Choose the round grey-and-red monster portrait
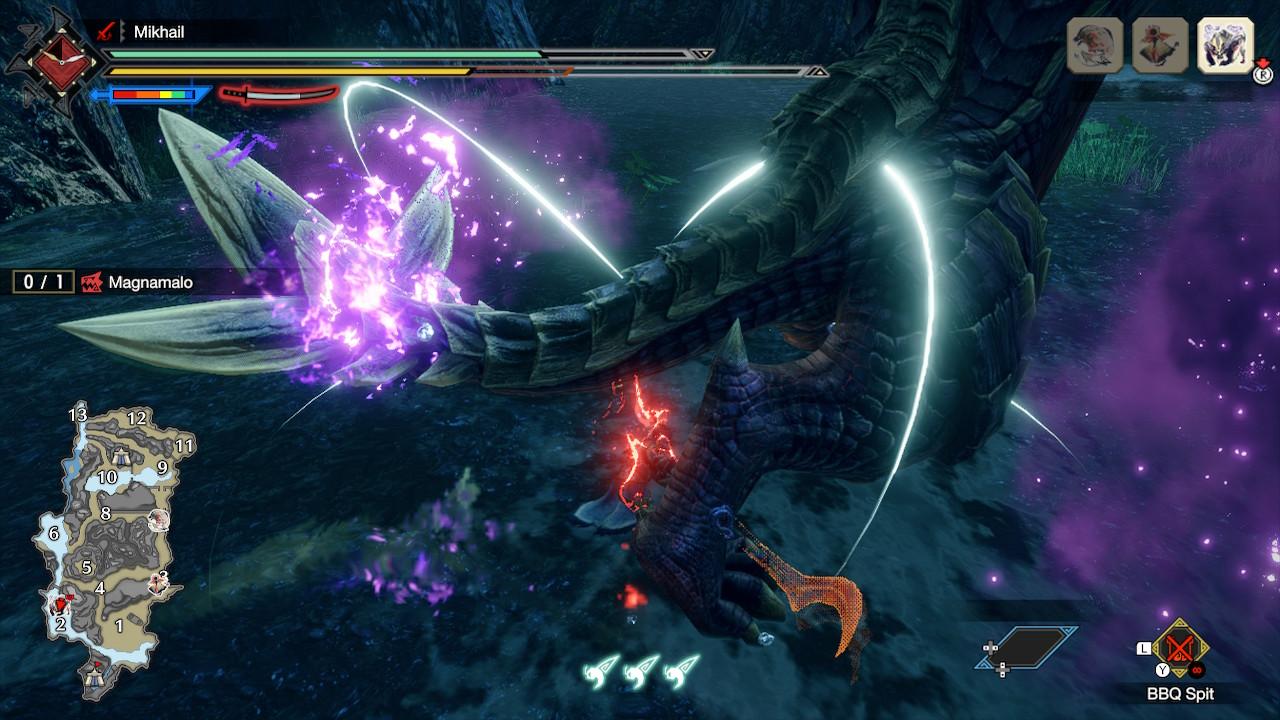 tap(1095, 45)
